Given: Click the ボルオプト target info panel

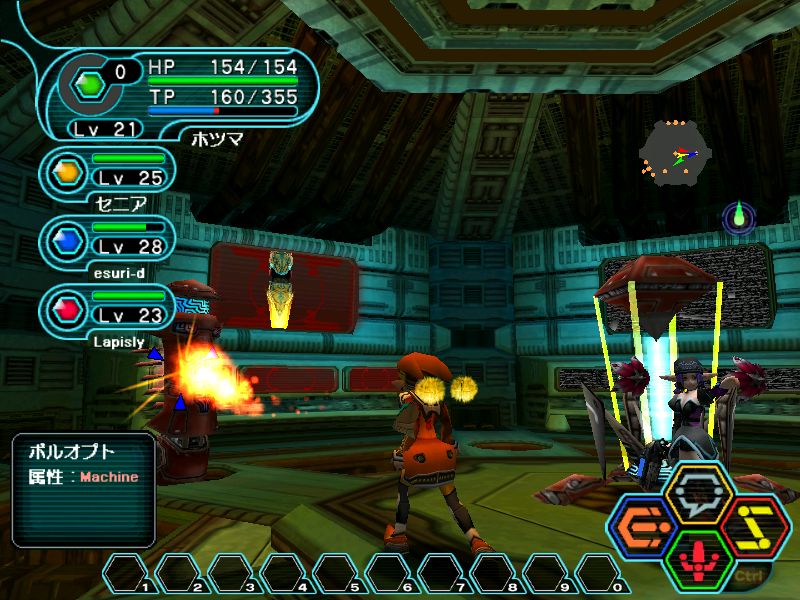Looking at the screenshot, I should (83, 490).
